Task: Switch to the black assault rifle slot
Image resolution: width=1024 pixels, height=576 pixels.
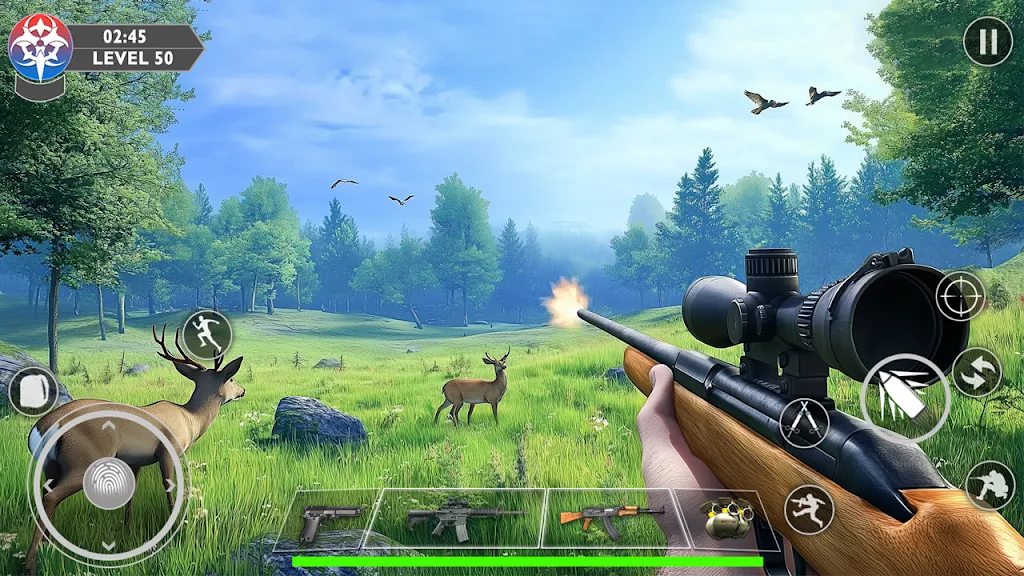Action: [462, 518]
